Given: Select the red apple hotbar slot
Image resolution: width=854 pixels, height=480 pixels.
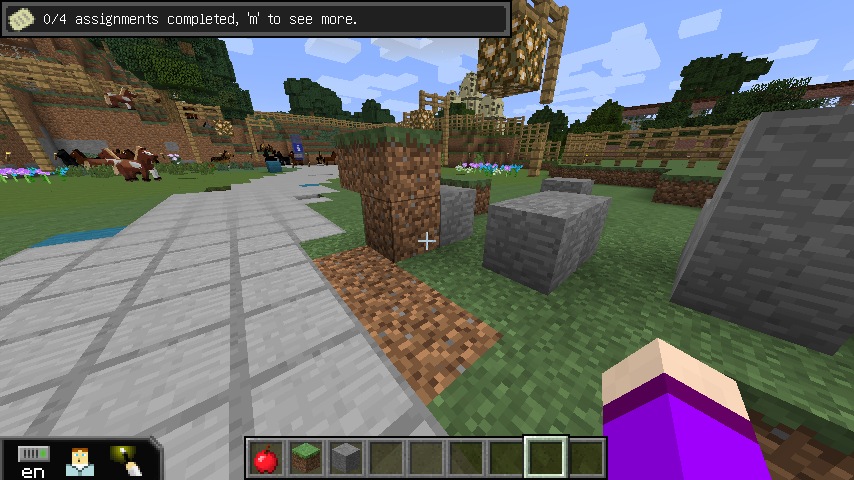Looking at the screenshot, I should [265, 458].
